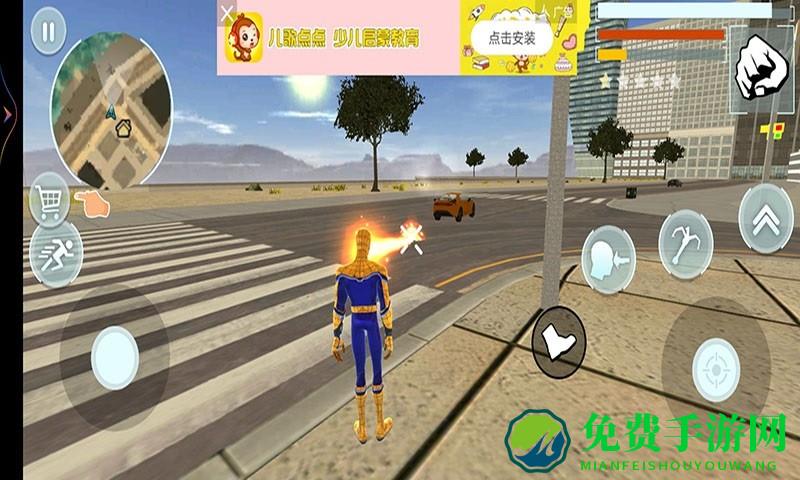Perform a kick with the boot button

click(557, 342)
